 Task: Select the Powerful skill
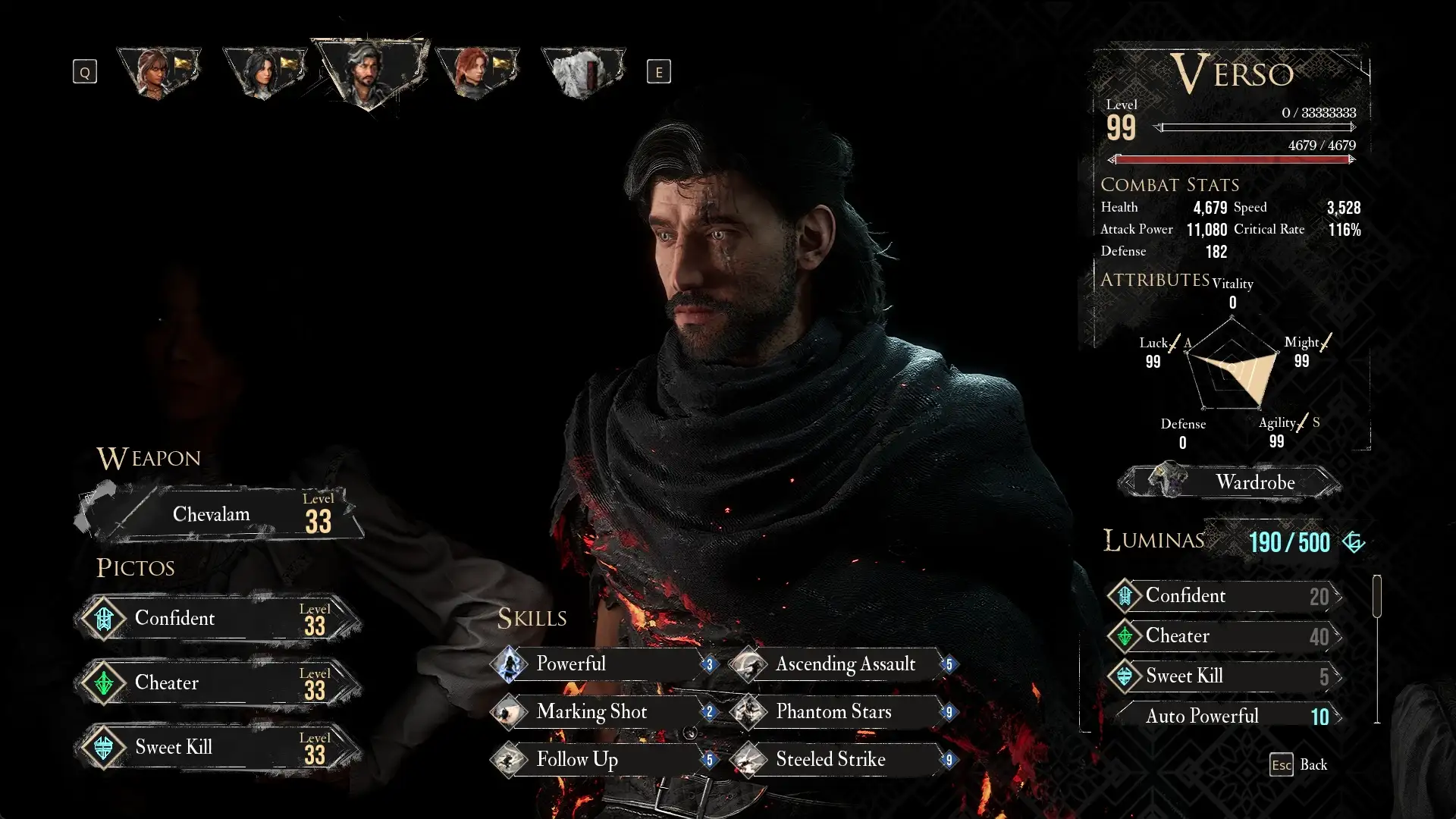click(x=604, y=664)
